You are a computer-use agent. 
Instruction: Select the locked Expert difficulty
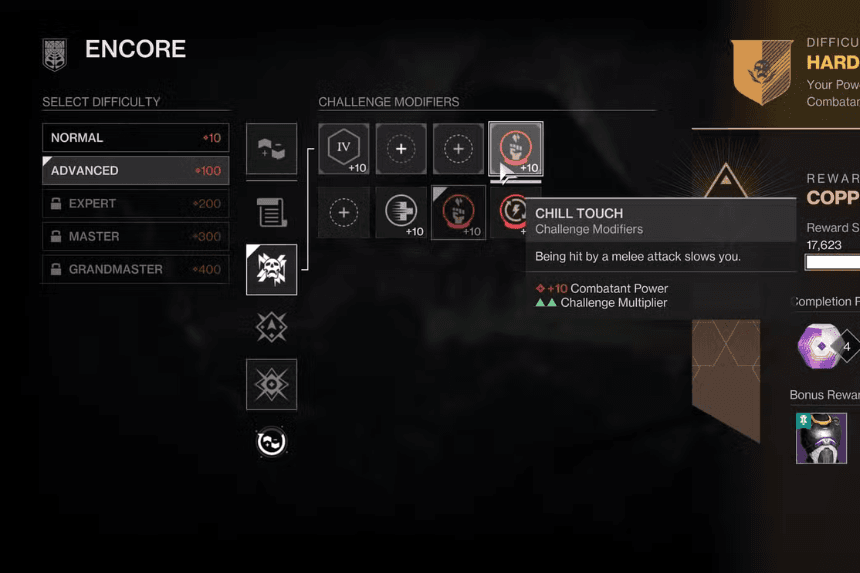tap(135, 204)
